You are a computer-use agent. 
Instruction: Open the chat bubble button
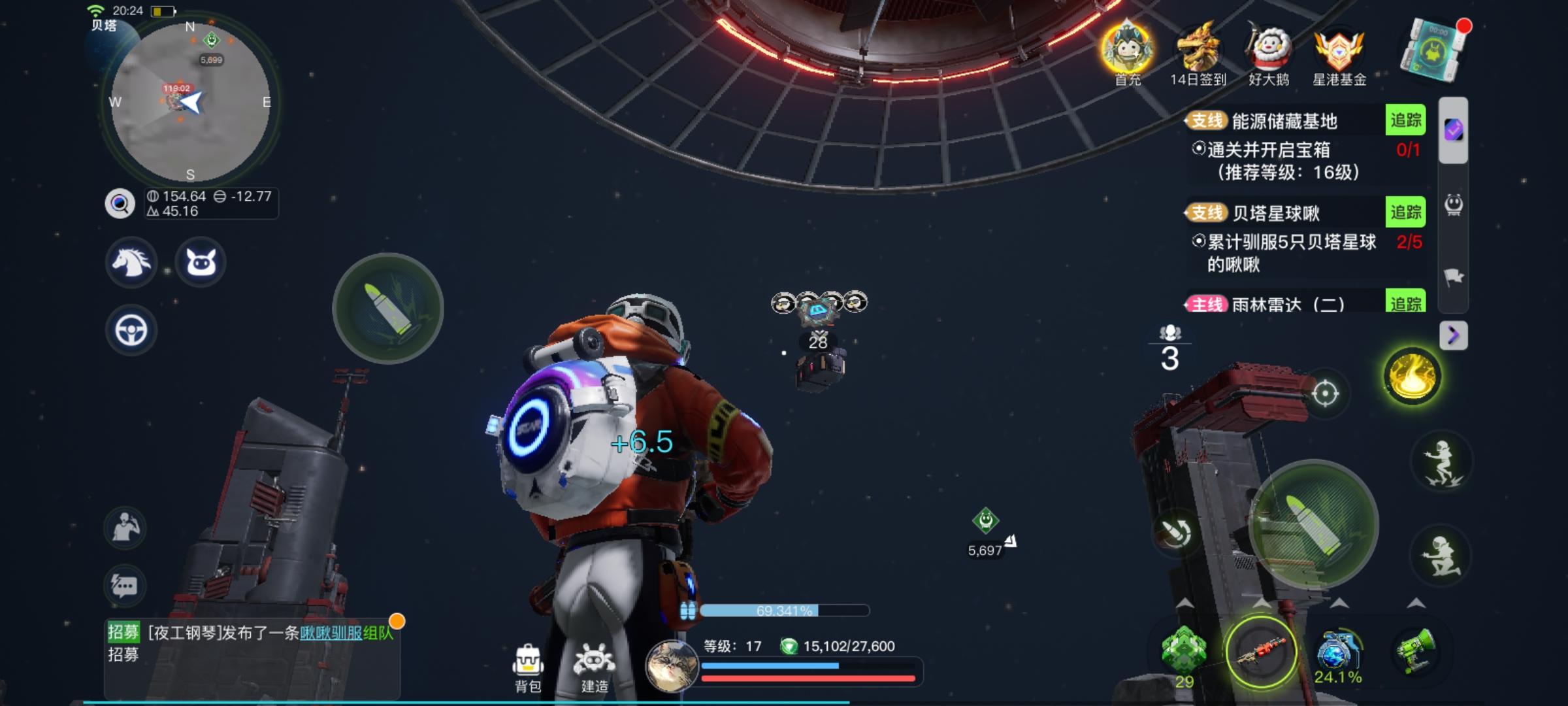click(125, 585)
